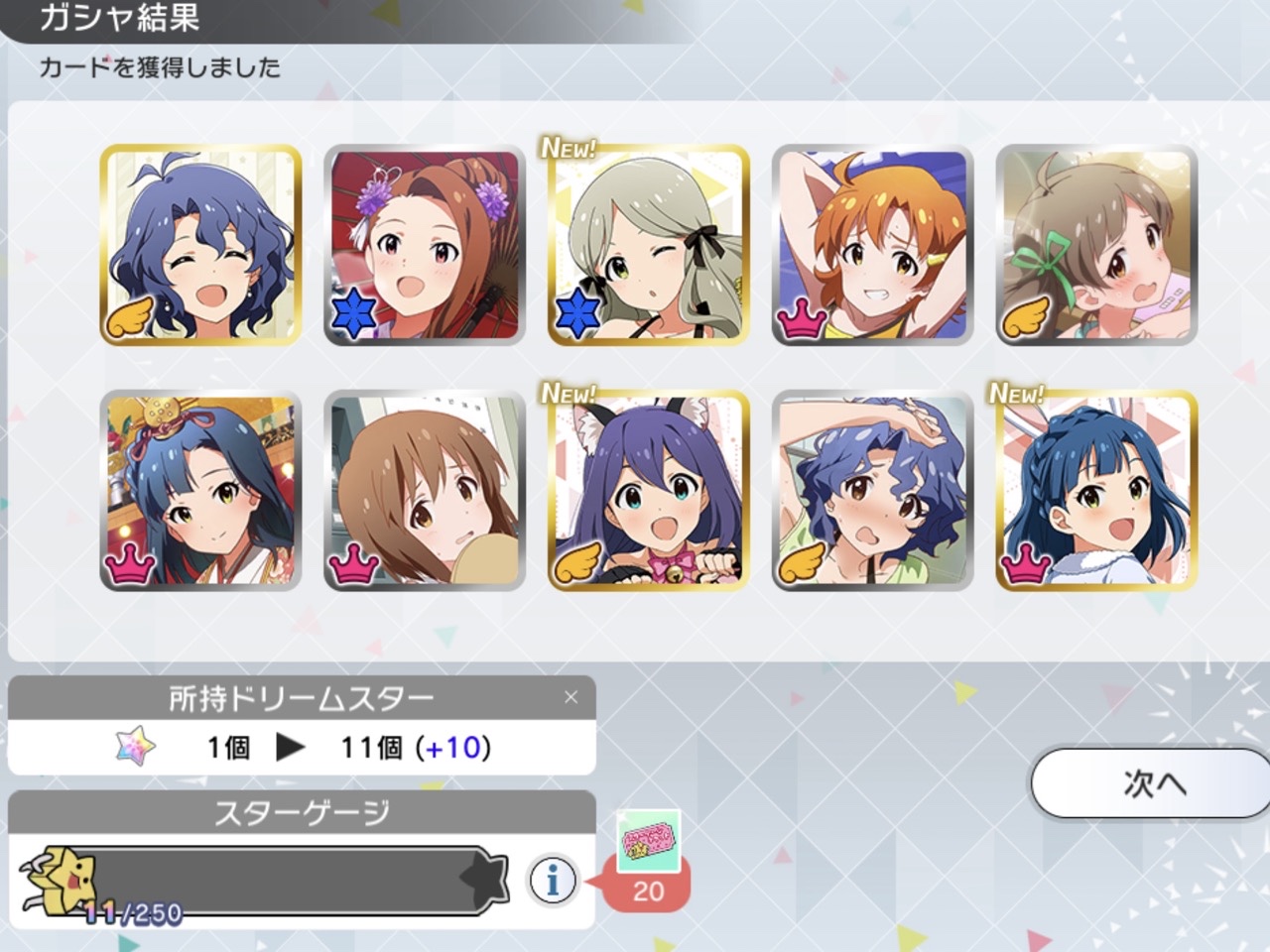Open the brown-haired idol holding fan card
Image resolution: width=1270 pixels, height=952 pixels.
click(425, 491)
